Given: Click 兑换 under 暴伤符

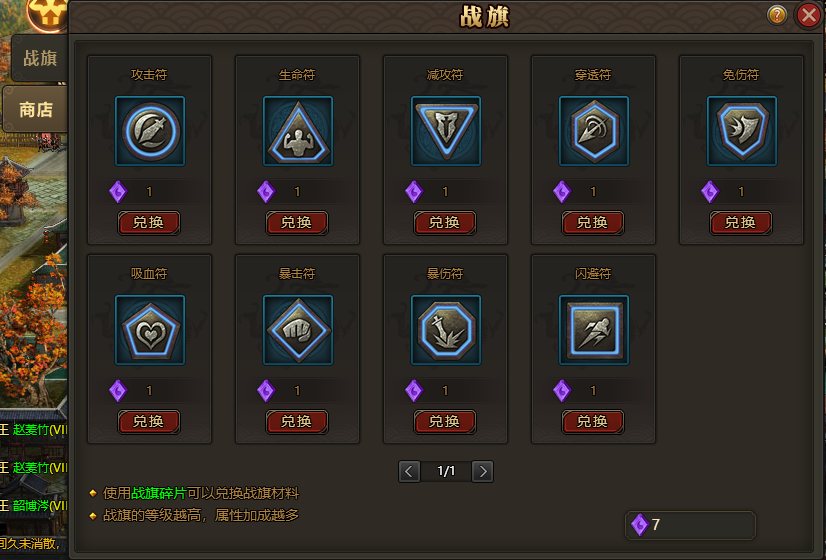Looking at the screenshot, I should tap(445, 421).
